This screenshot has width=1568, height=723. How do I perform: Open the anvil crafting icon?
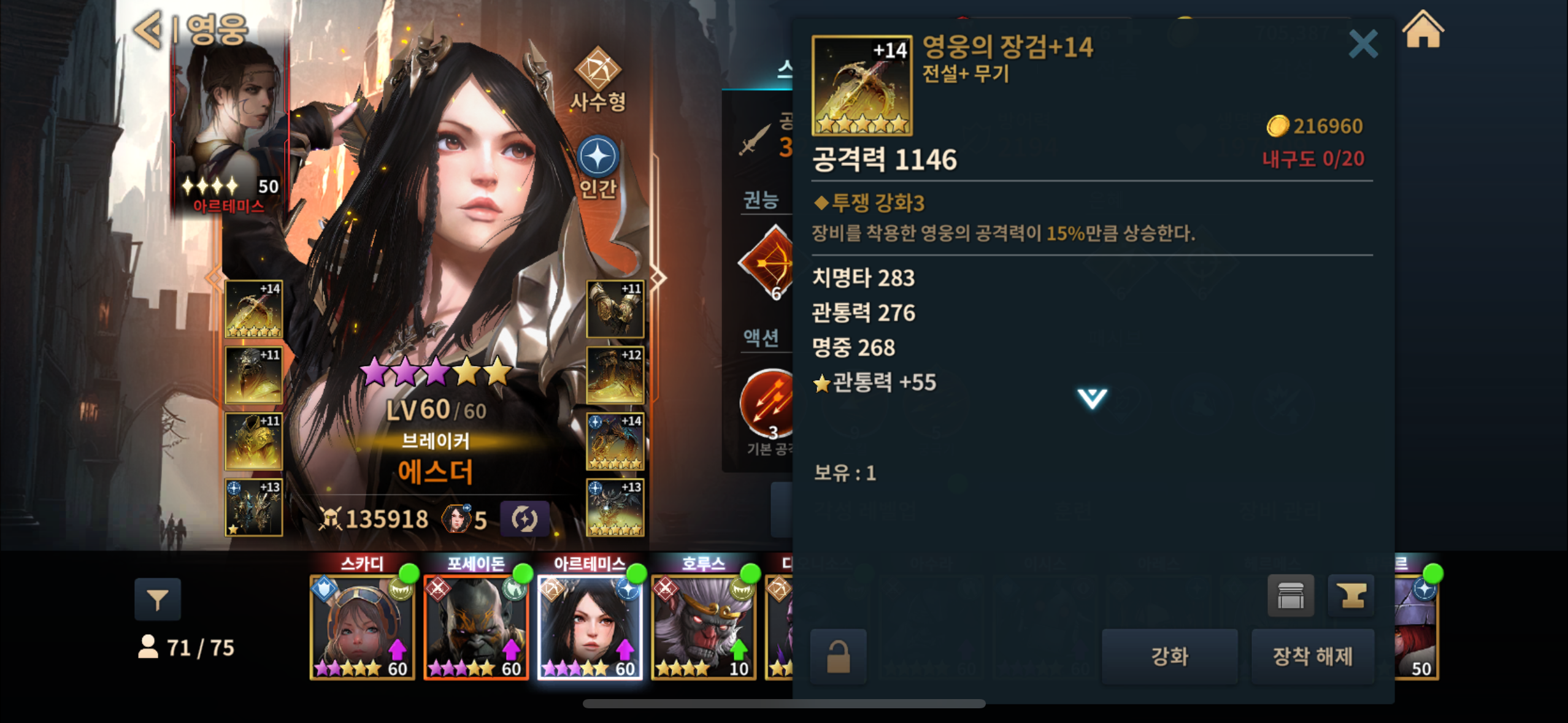1351,595
